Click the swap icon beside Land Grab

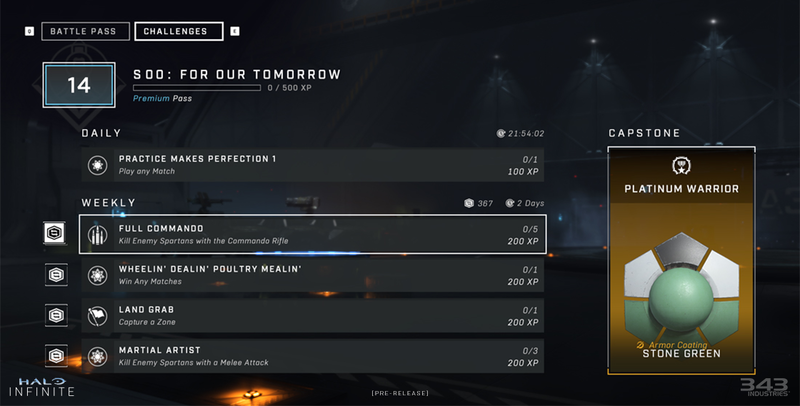56,315
